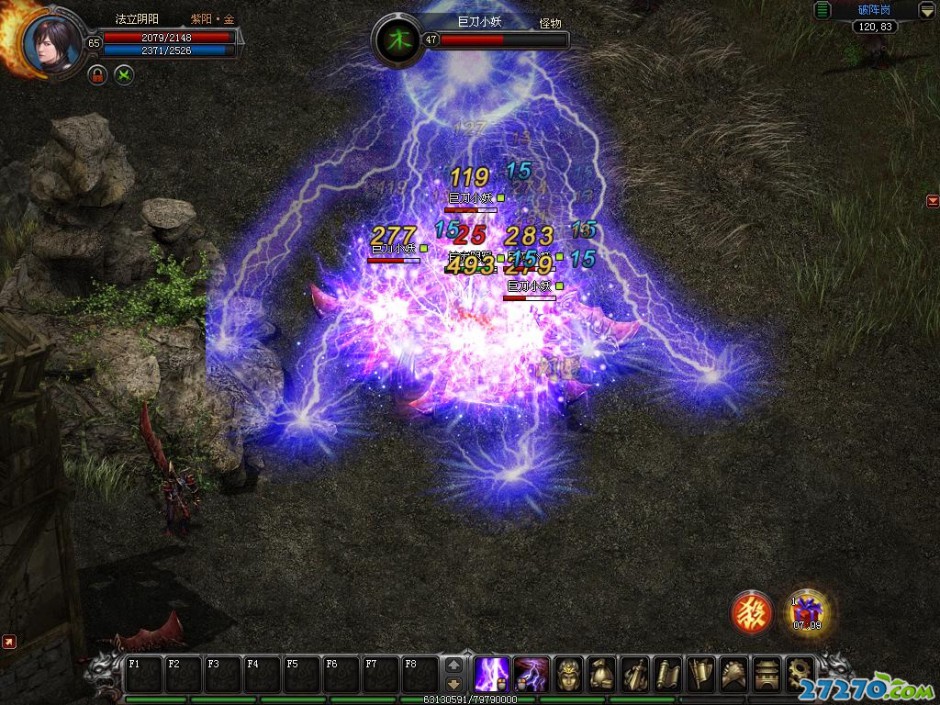Toggle the red padlock icon
Viewport: 940px width, 705px height.
pos(97,75)
